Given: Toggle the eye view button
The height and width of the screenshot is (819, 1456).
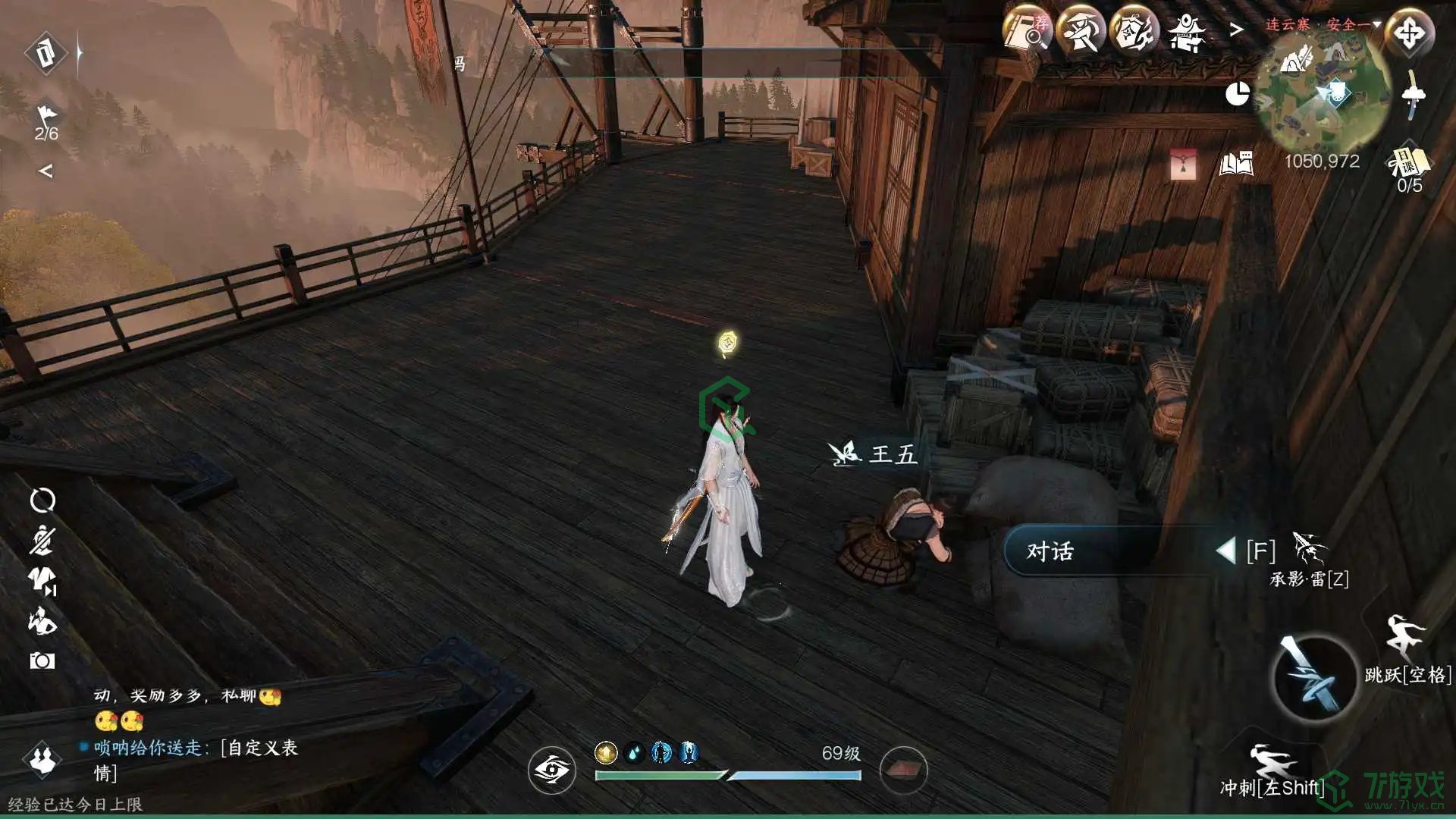Looking at the screenshot, I should coord(552,770).
